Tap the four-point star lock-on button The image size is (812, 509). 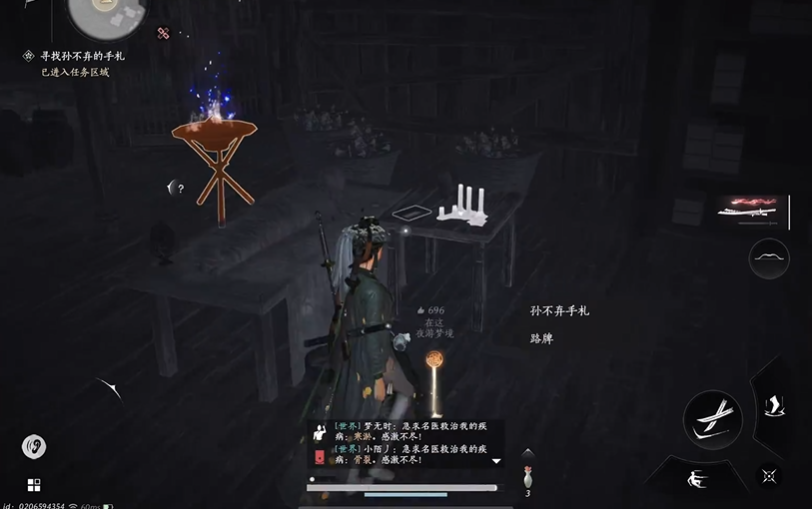tap(768, 476)
